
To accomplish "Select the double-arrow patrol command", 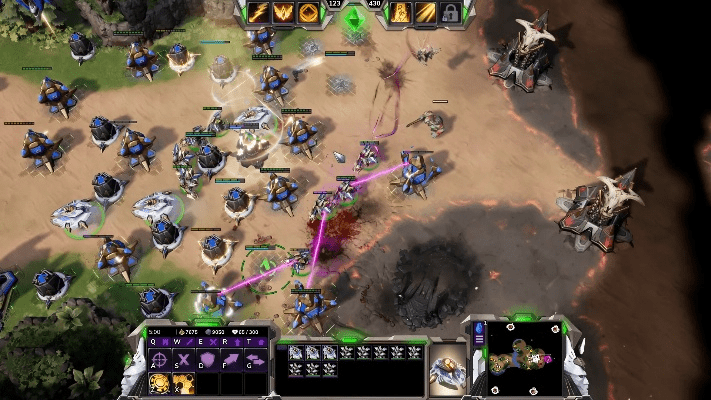I will click(x=256, y=360).
